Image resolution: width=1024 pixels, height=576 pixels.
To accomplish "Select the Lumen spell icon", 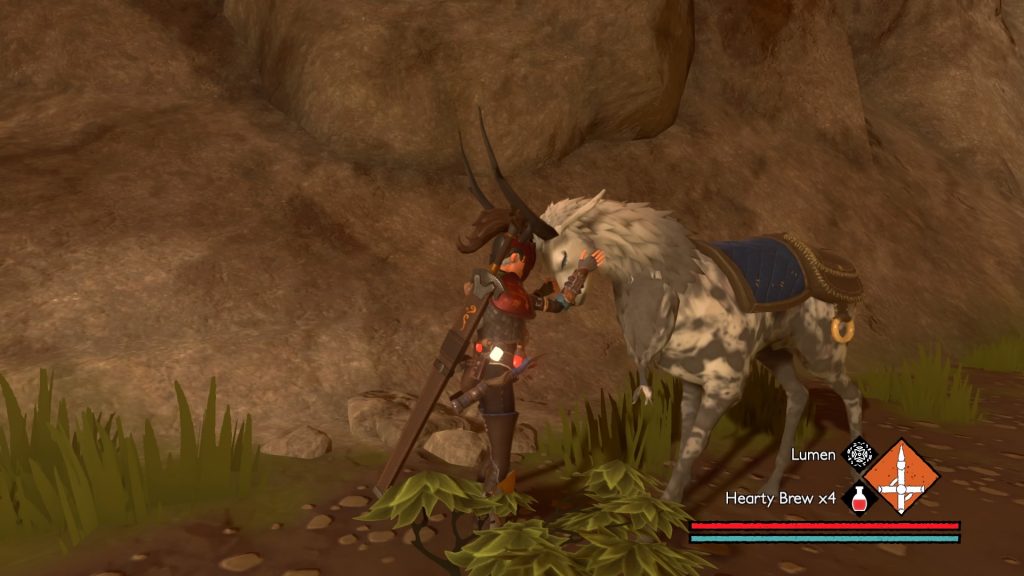I will point(859,455).
